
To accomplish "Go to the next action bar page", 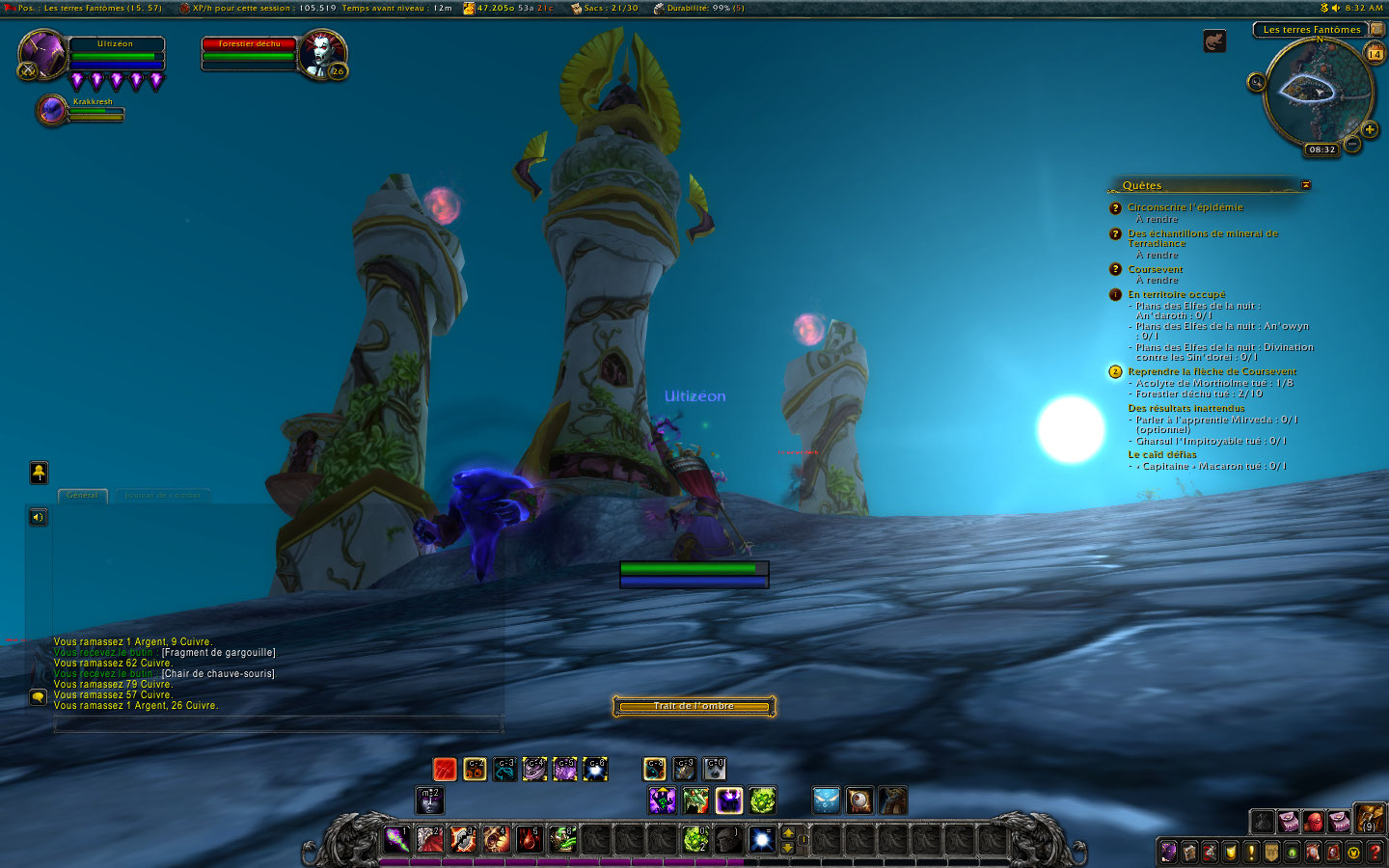I will [788, 832].
